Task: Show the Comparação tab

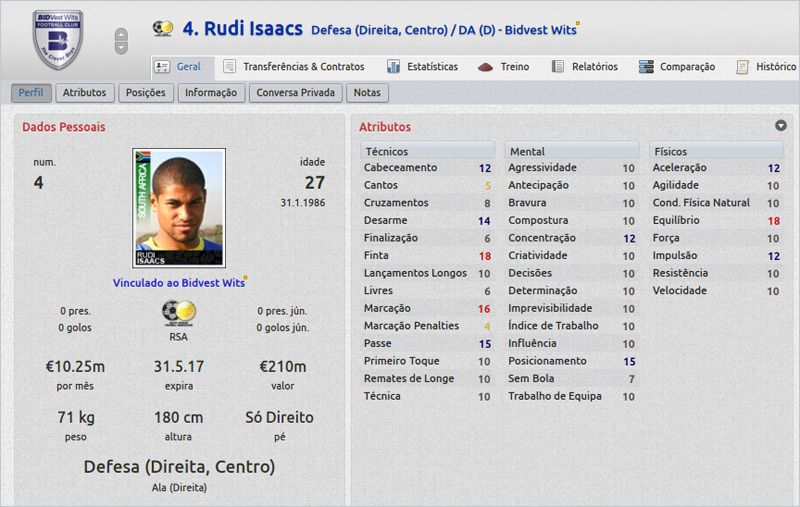Action: tap(679, 67)
